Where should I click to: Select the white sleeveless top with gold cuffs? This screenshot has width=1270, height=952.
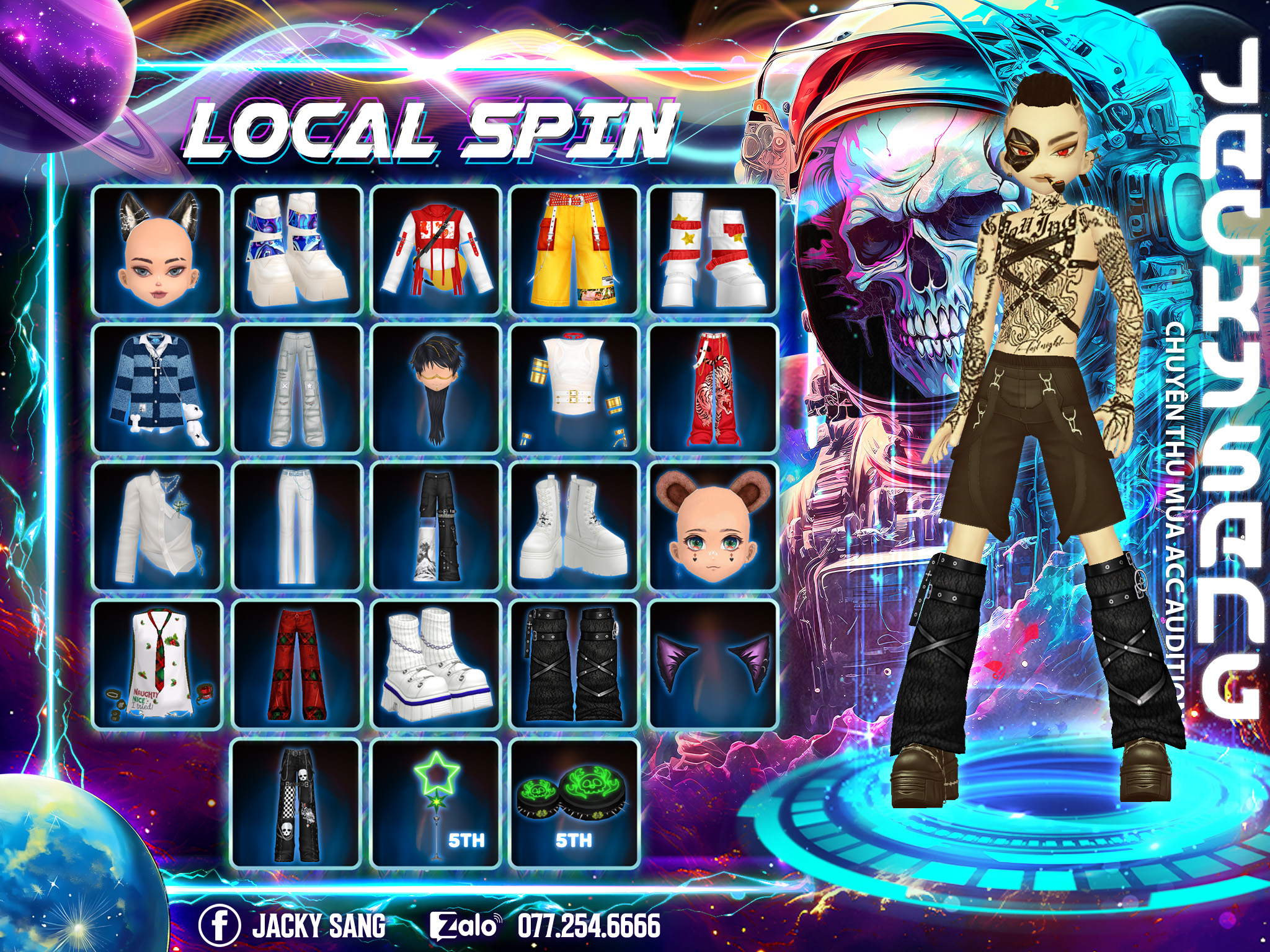575,388
